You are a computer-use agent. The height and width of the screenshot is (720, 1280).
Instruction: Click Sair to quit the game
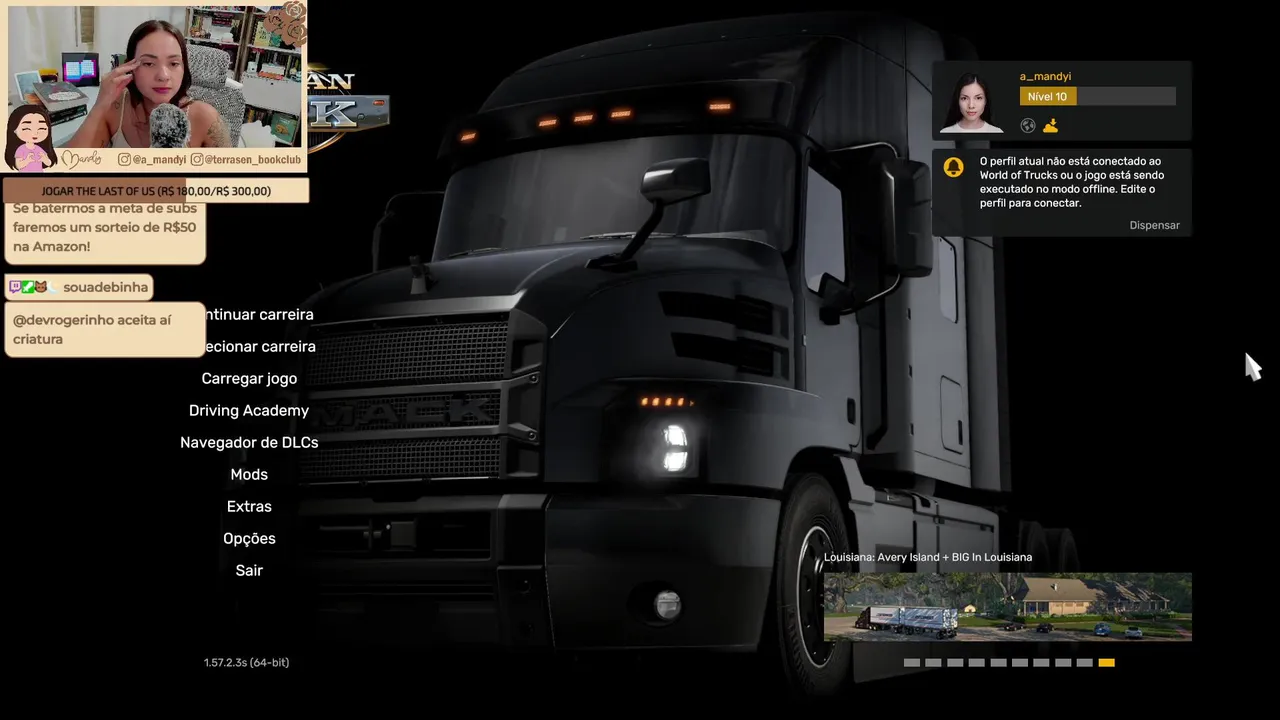249,571
